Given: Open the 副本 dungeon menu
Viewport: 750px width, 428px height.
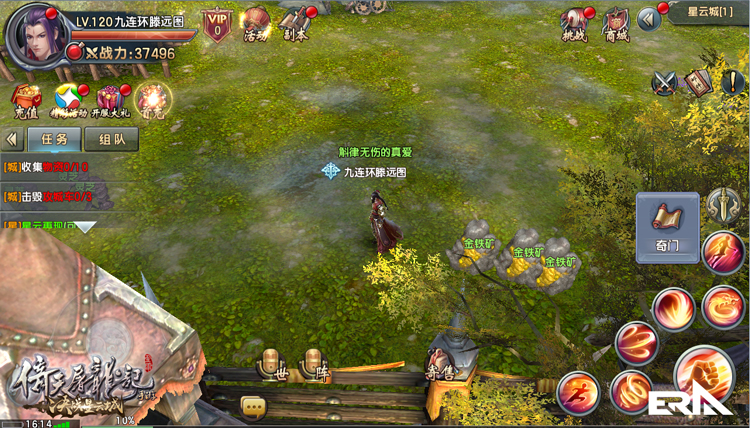Looking at the screenshot, I should click(295, 24).
